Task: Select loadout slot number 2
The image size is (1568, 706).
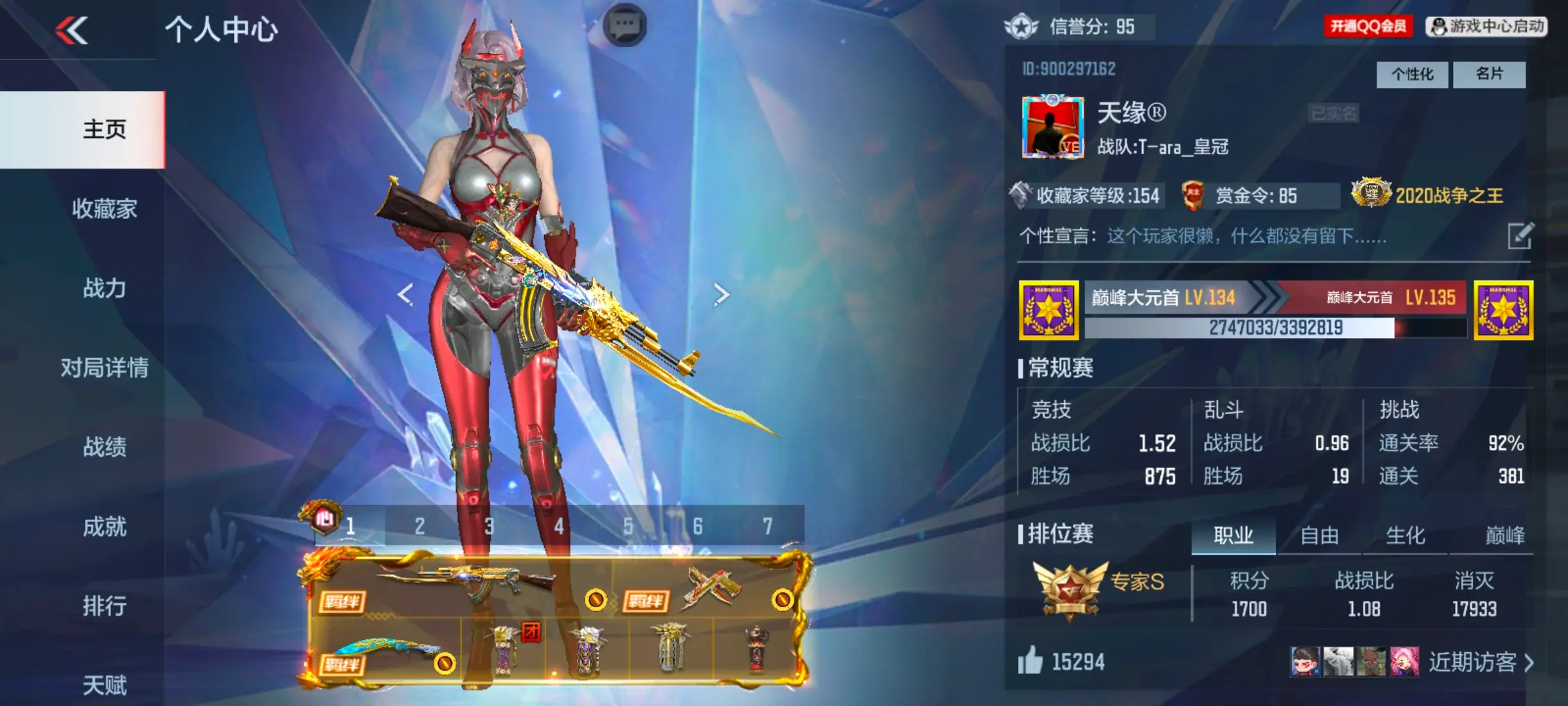Action: (419, 526)
